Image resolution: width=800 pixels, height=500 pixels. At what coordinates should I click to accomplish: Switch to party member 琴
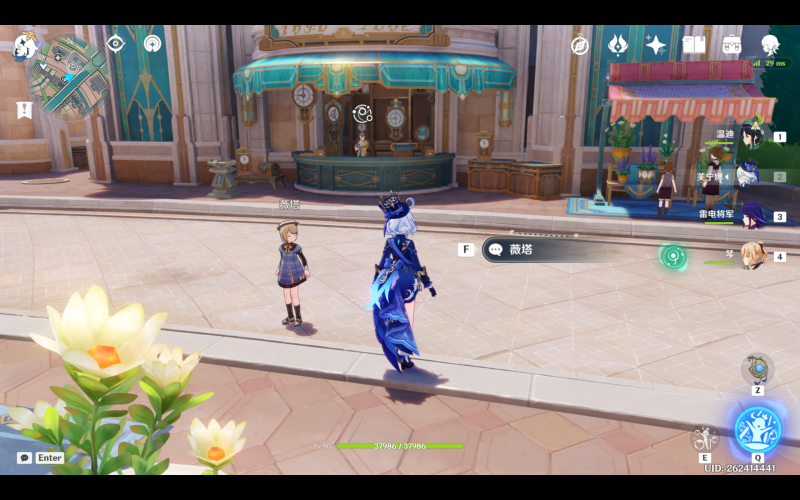[x=752, y=256]
